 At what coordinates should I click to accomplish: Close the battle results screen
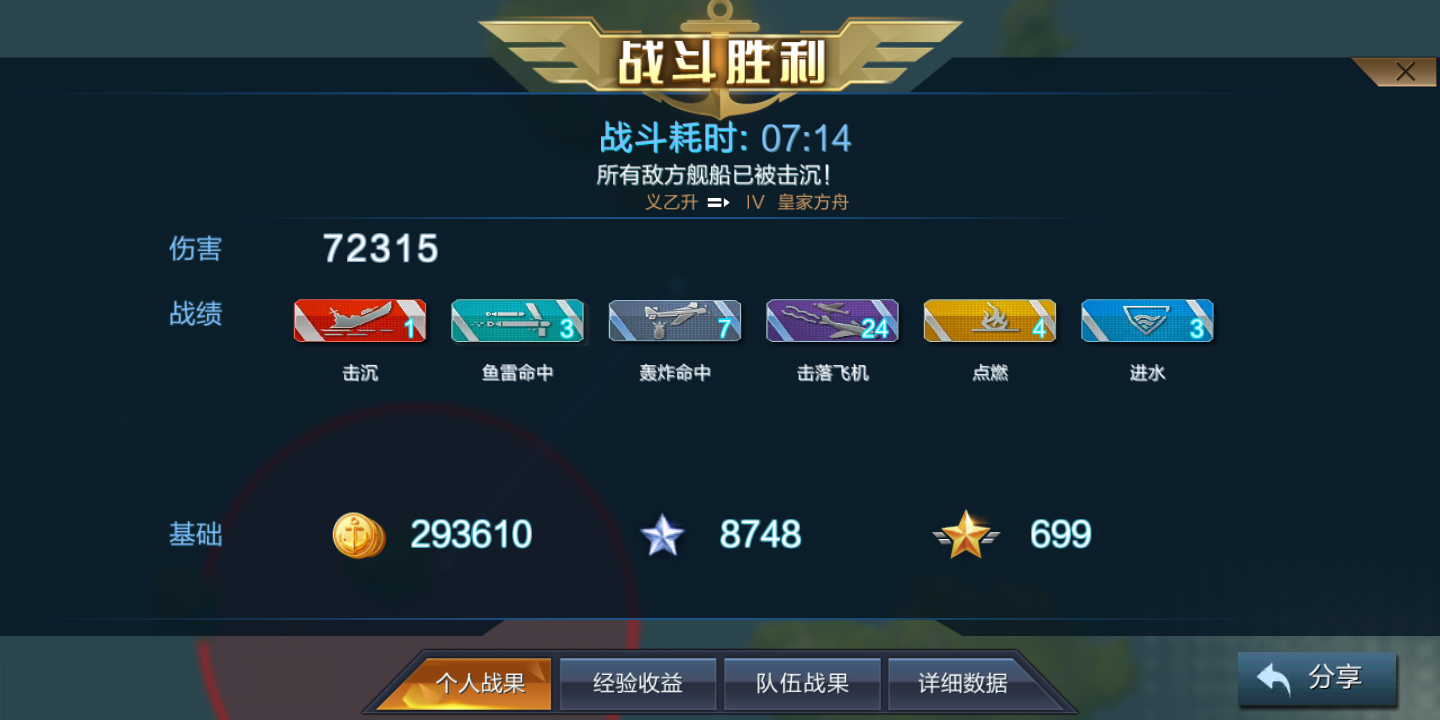pos(1405,71)
